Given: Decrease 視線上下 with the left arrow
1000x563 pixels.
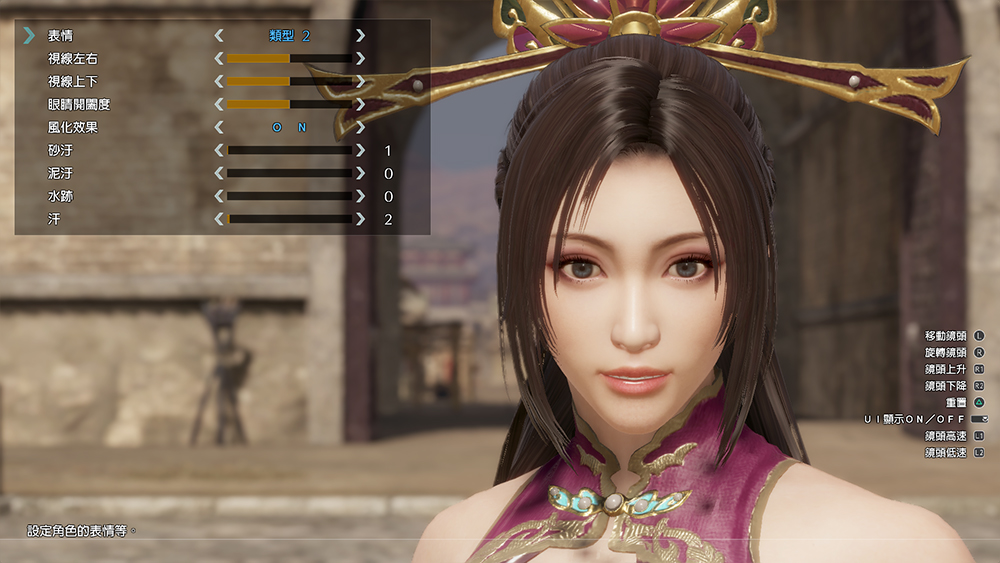Looking at the screenshot, I should [219, 82].
